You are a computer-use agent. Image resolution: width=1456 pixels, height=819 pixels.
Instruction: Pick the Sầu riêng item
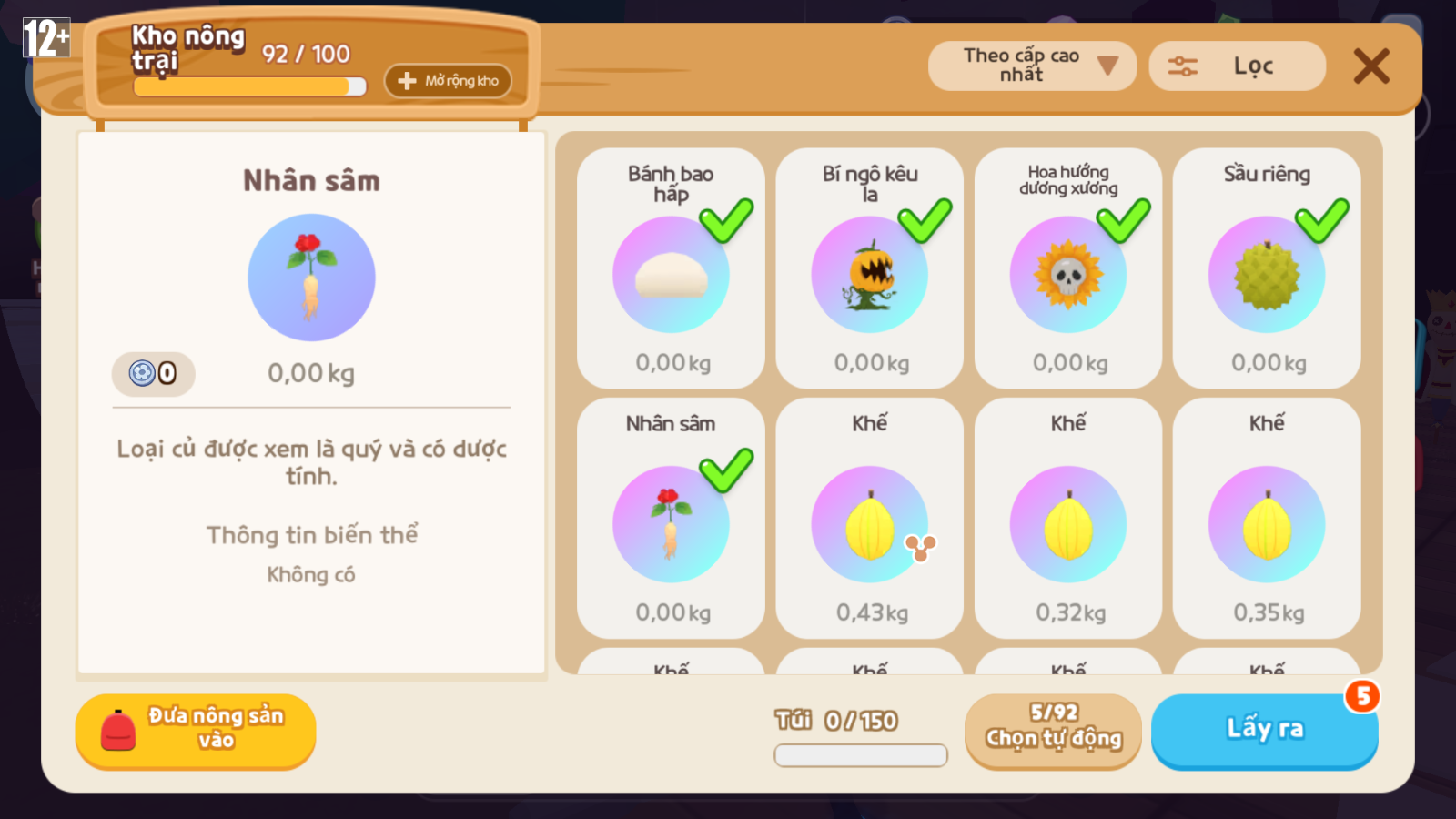tap(1266, 269)
